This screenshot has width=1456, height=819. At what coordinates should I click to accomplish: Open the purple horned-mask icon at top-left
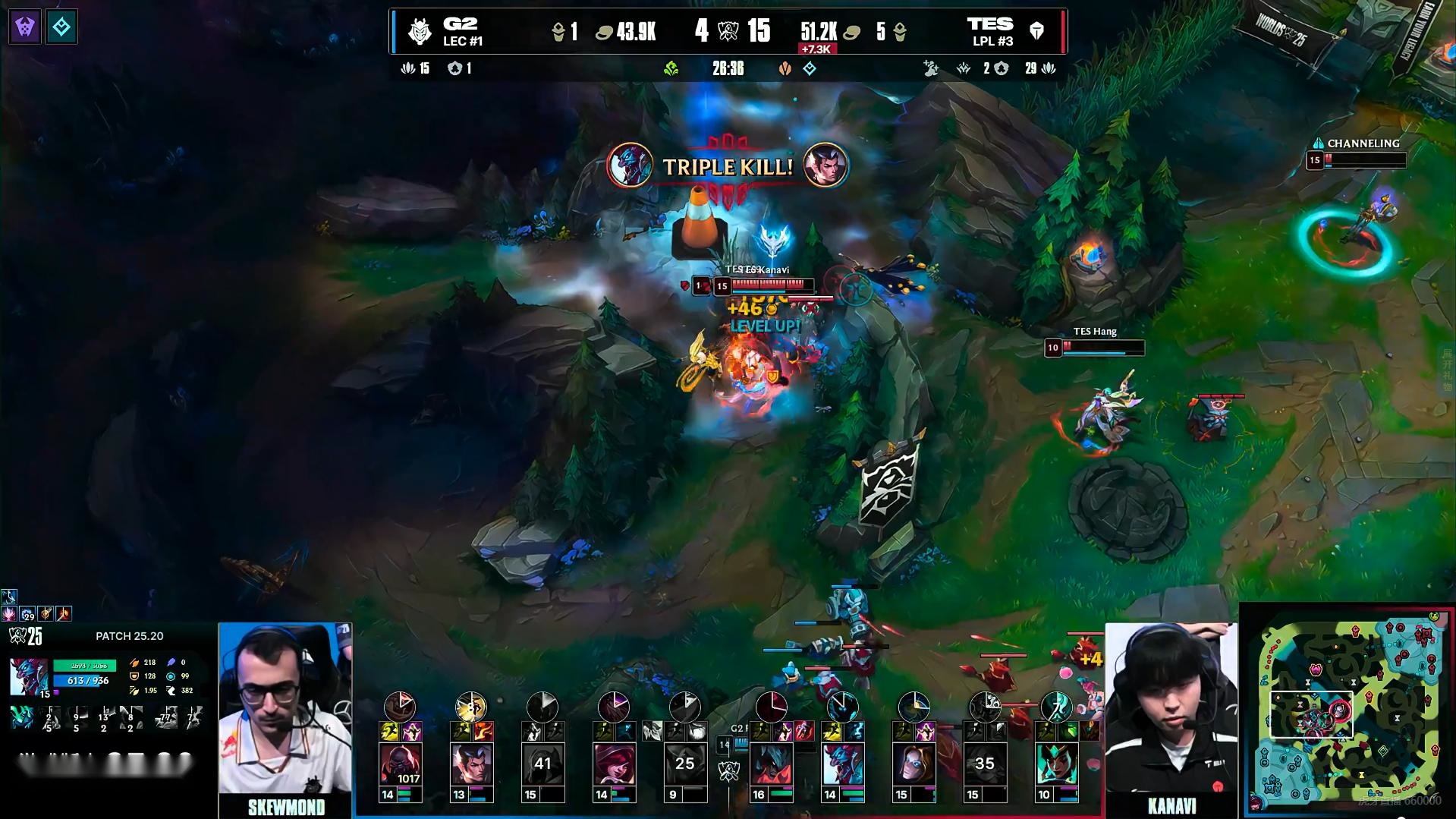[25, 27]
